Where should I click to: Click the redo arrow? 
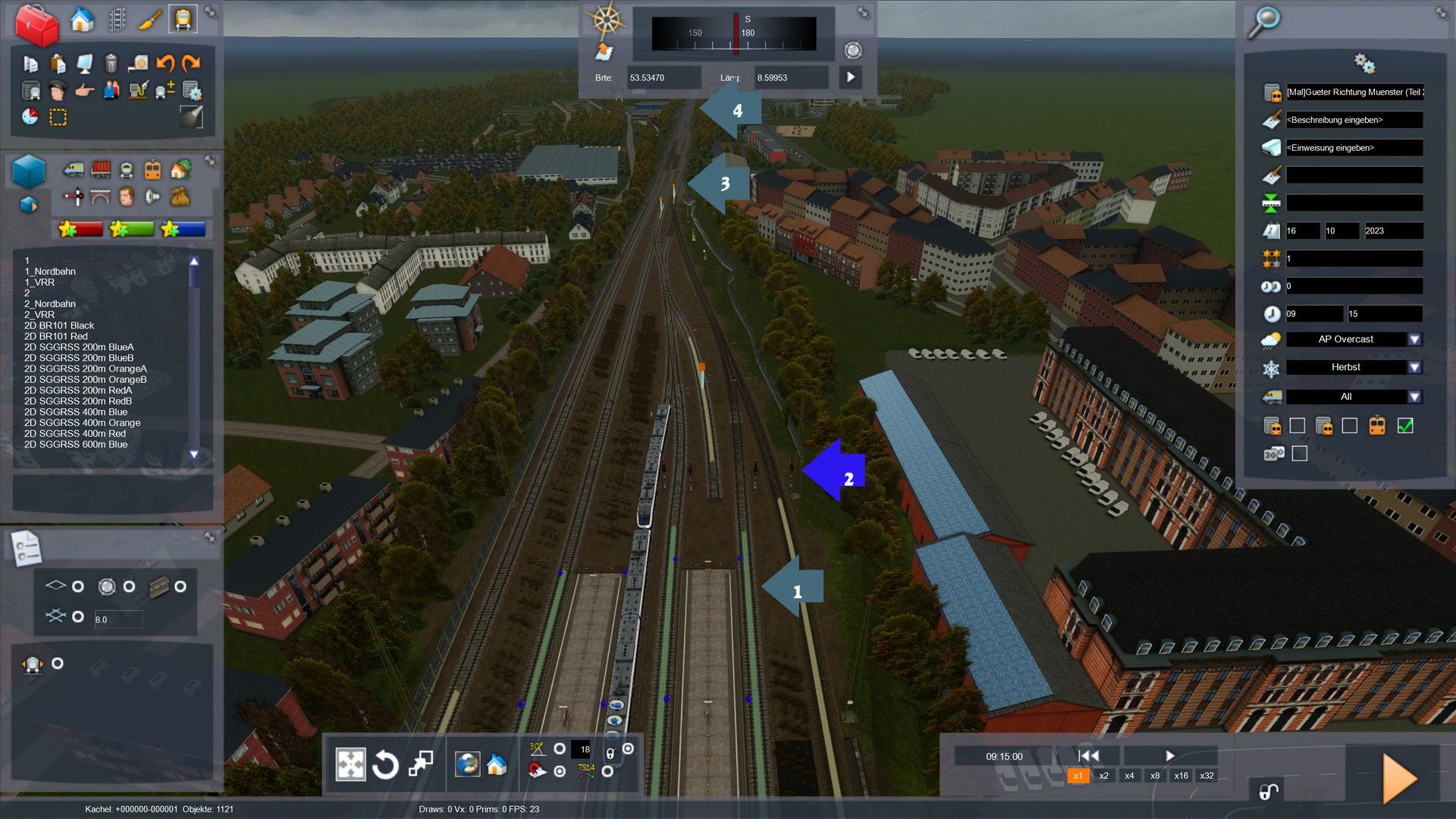pyautogui.click(x=191, y=63)
